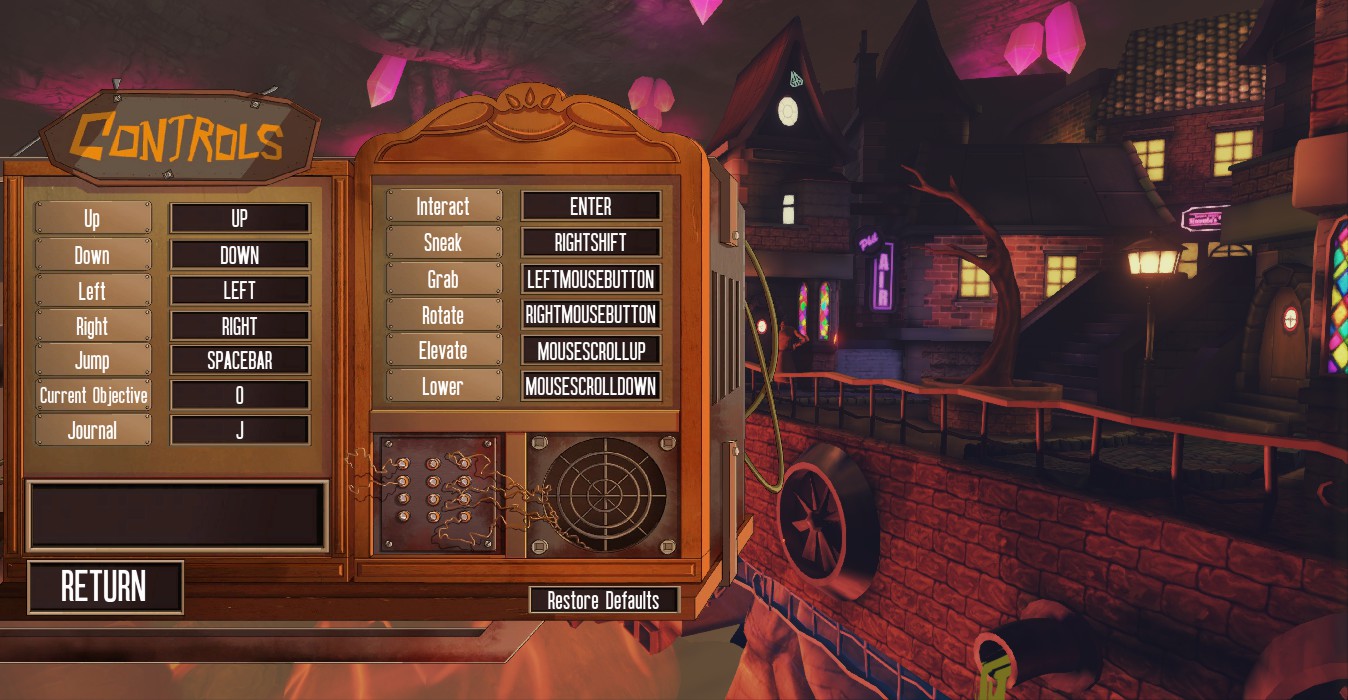The height and width of the screenshot is (700, 1348).
Task: Change the Sneak RIGHTSHIFT binding
Action: 591,242
